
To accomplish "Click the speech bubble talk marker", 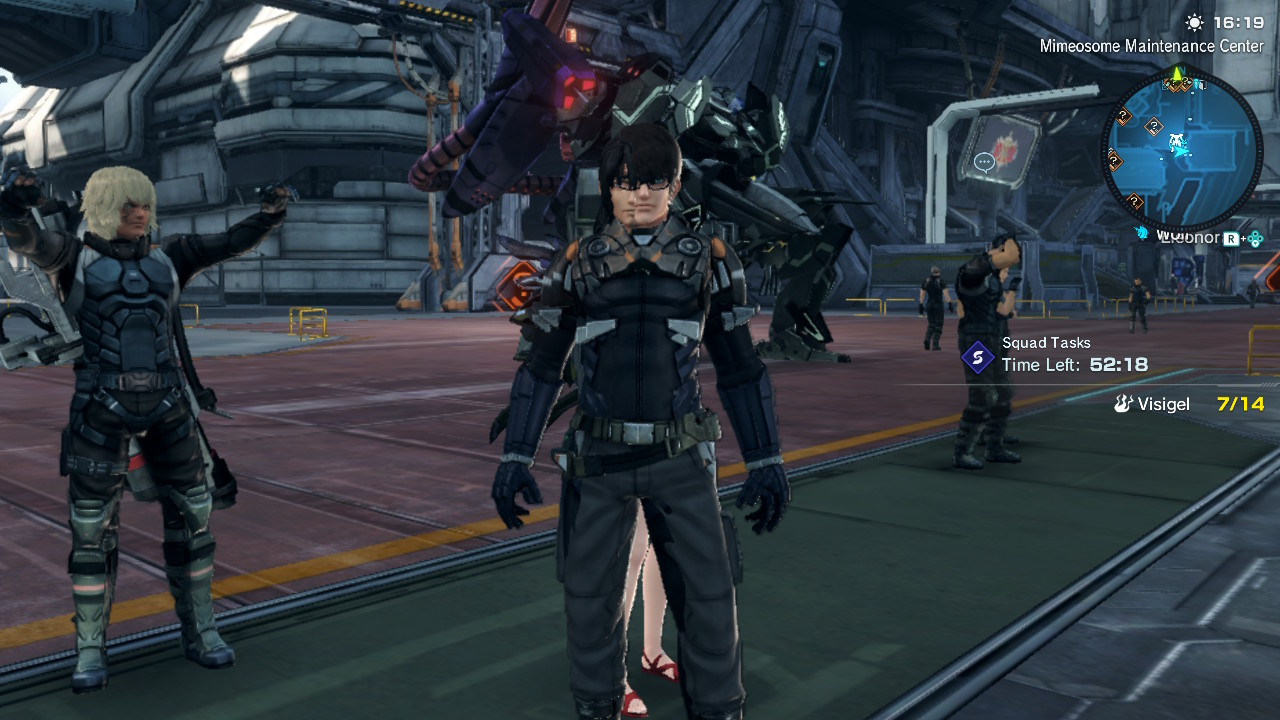I will tap(983, 161).
